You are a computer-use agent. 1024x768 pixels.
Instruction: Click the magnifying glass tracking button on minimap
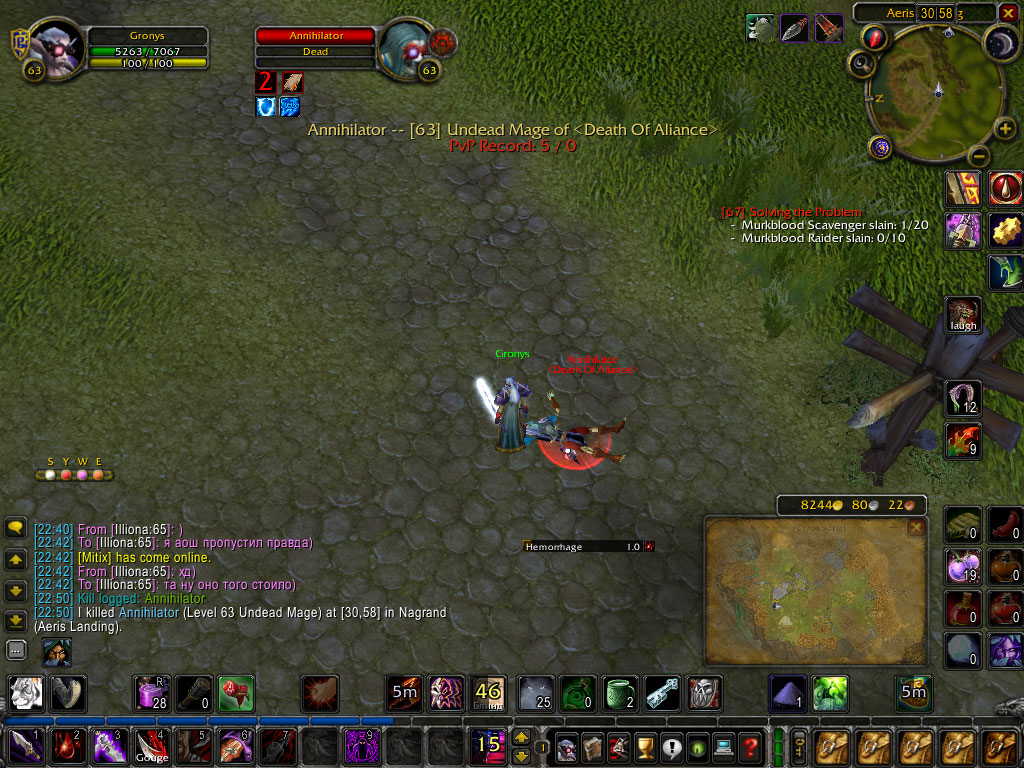coord(862,64)
